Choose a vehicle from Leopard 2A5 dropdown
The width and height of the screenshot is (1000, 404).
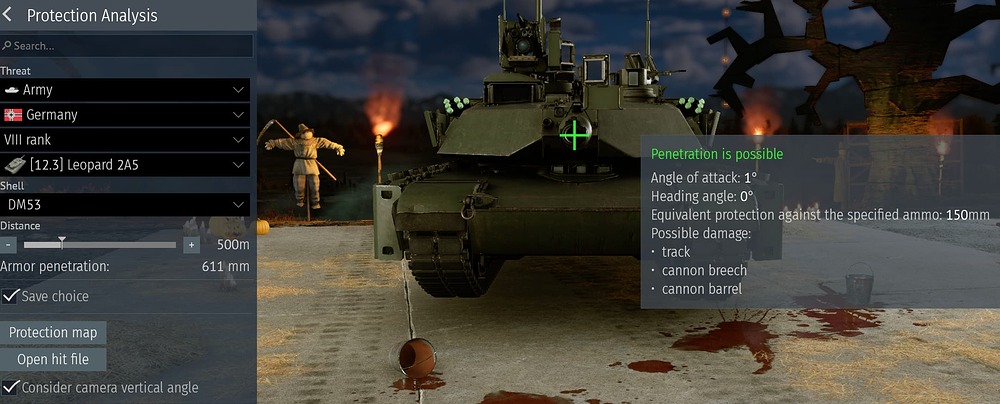125,165
